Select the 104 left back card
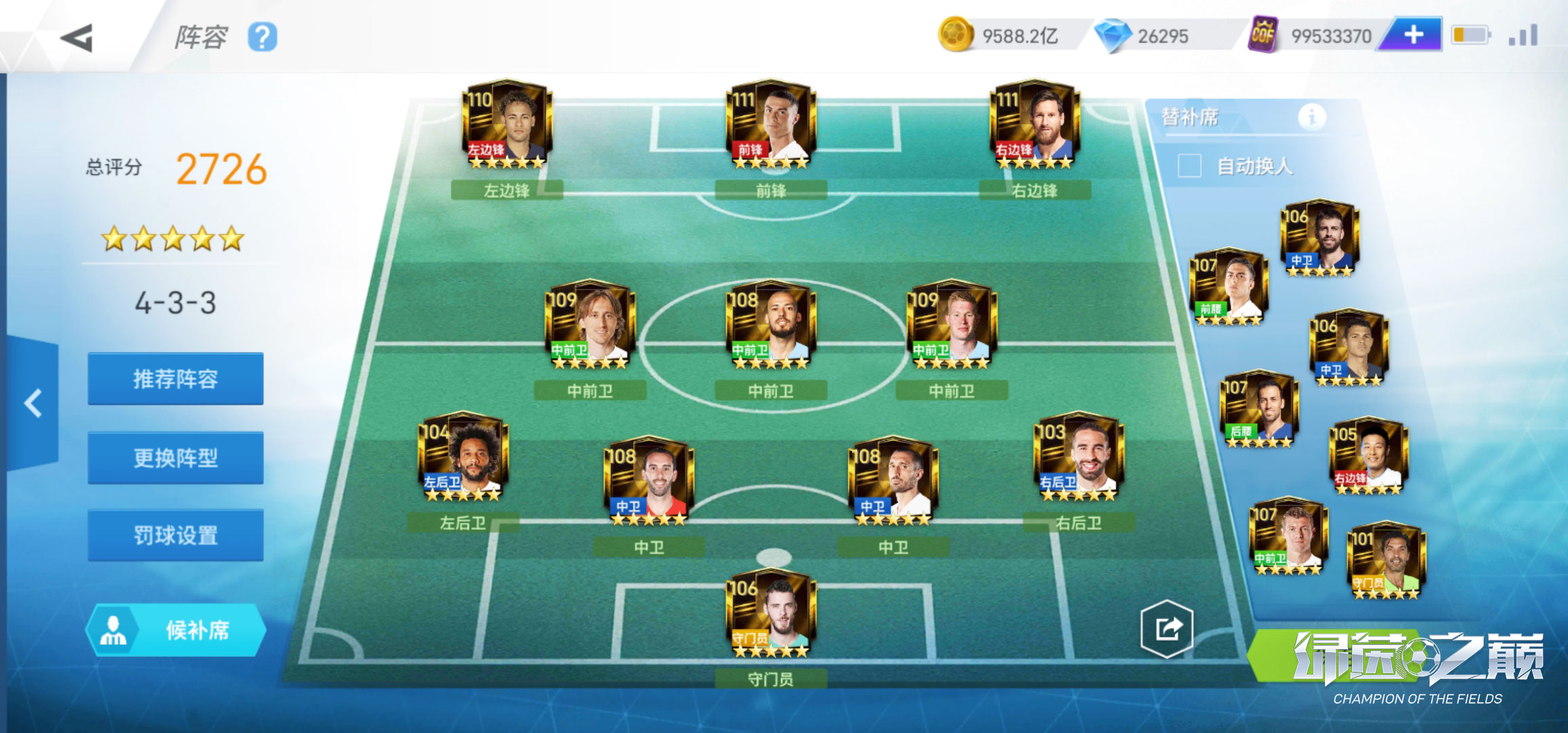This screenshot has height=733, width=1568. click(462, 457)
